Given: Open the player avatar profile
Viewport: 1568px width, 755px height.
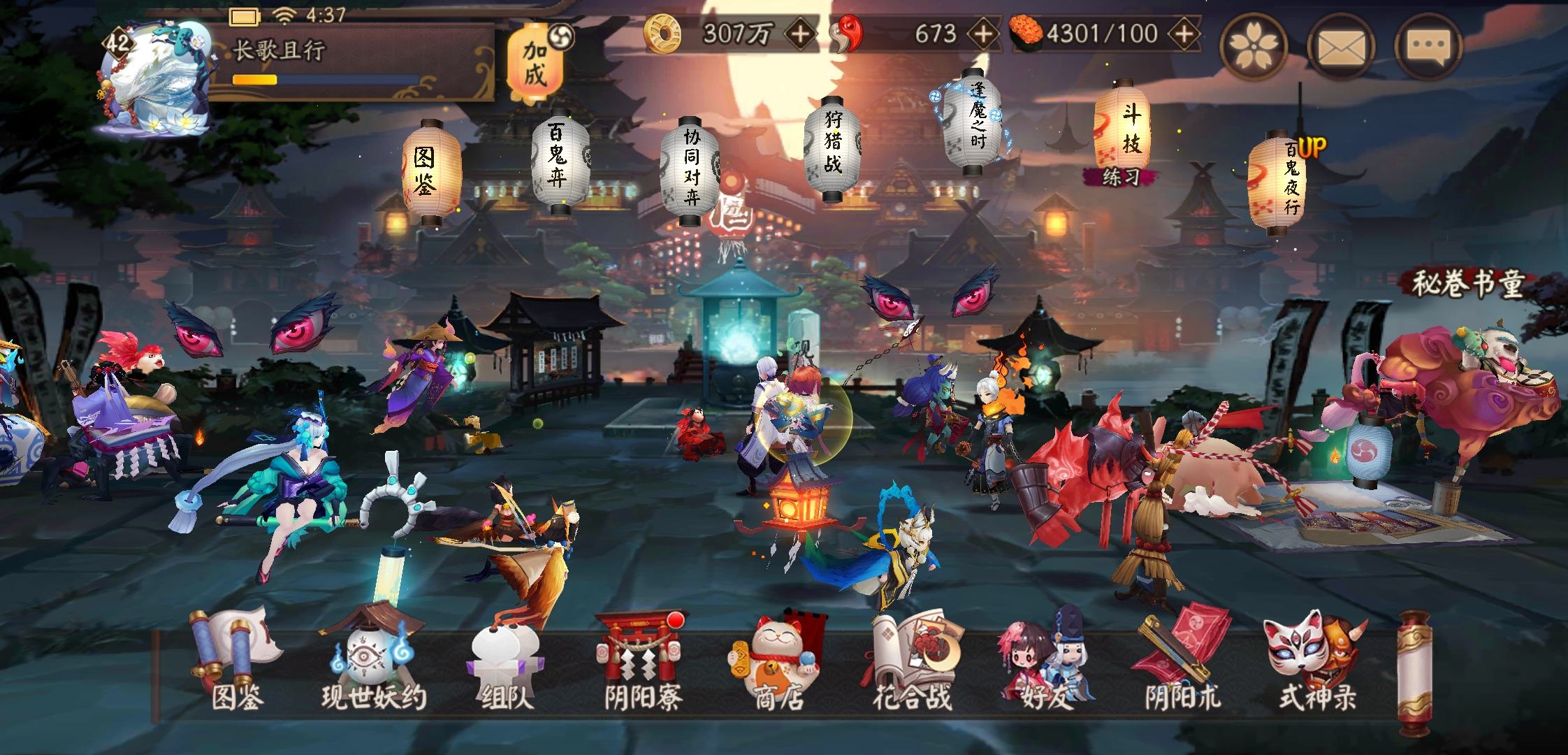Looking at the screenshot, I should coord(155,77).
